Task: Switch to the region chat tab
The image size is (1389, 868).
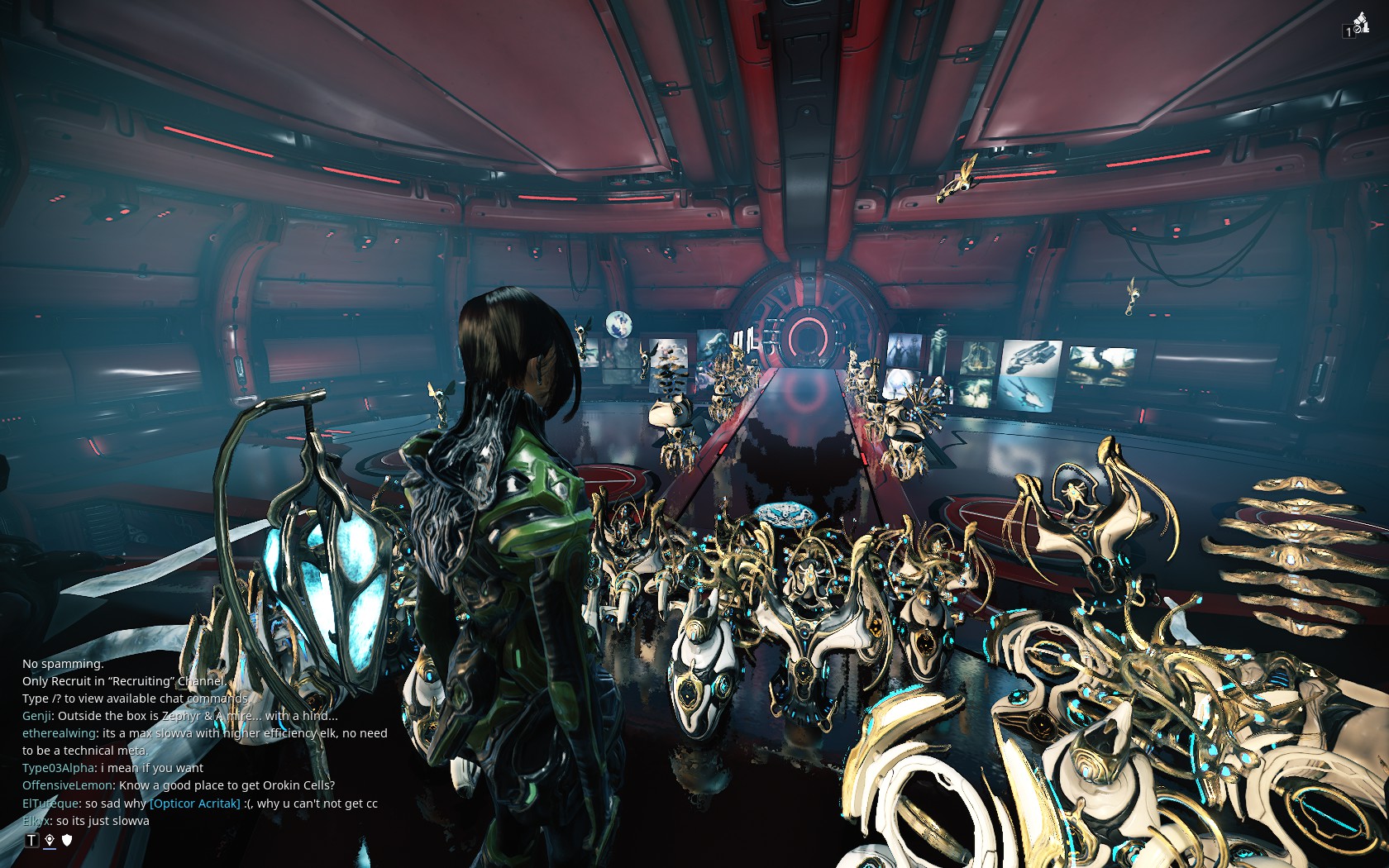Action: click(x=50, y=841)
